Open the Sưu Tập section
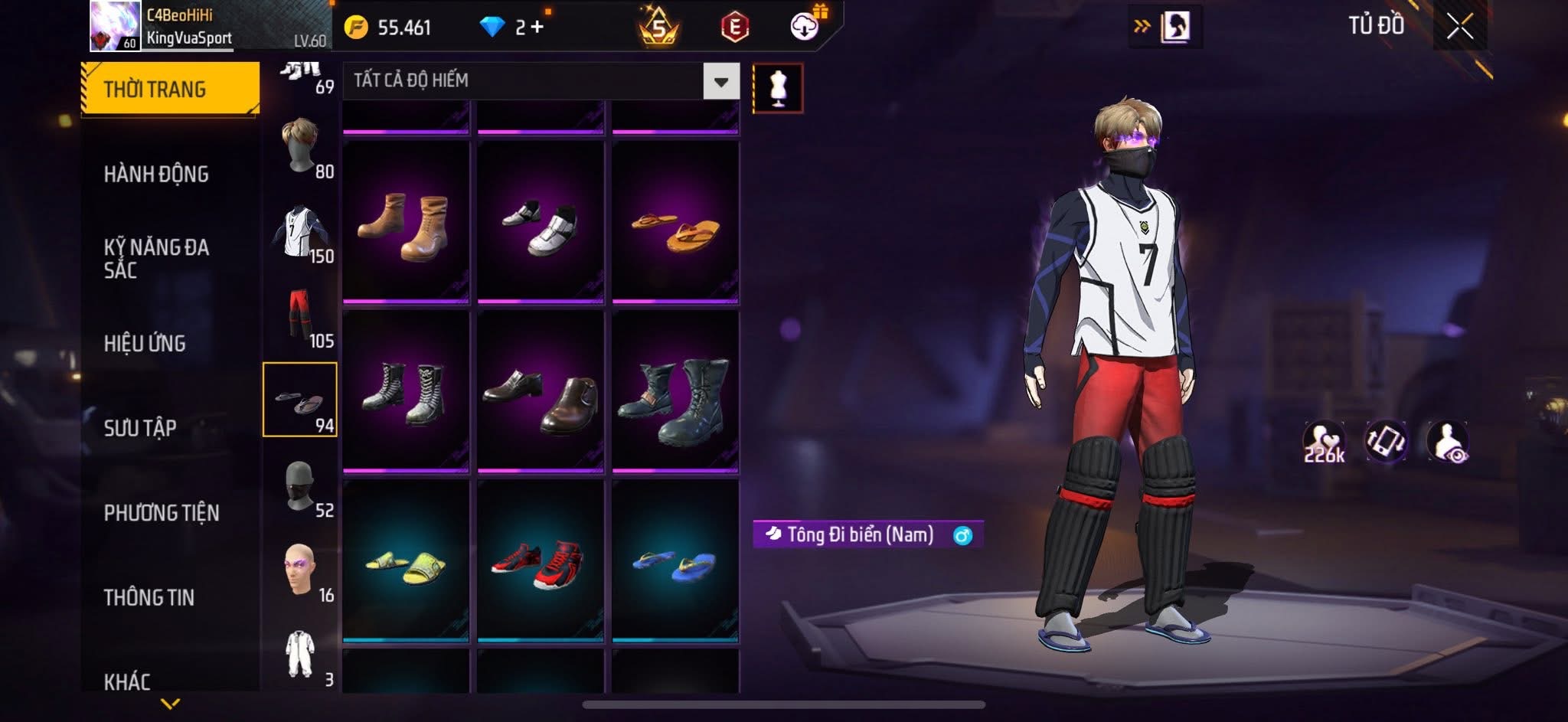The height and width of the screenshot is (722, 1568). 140,427
